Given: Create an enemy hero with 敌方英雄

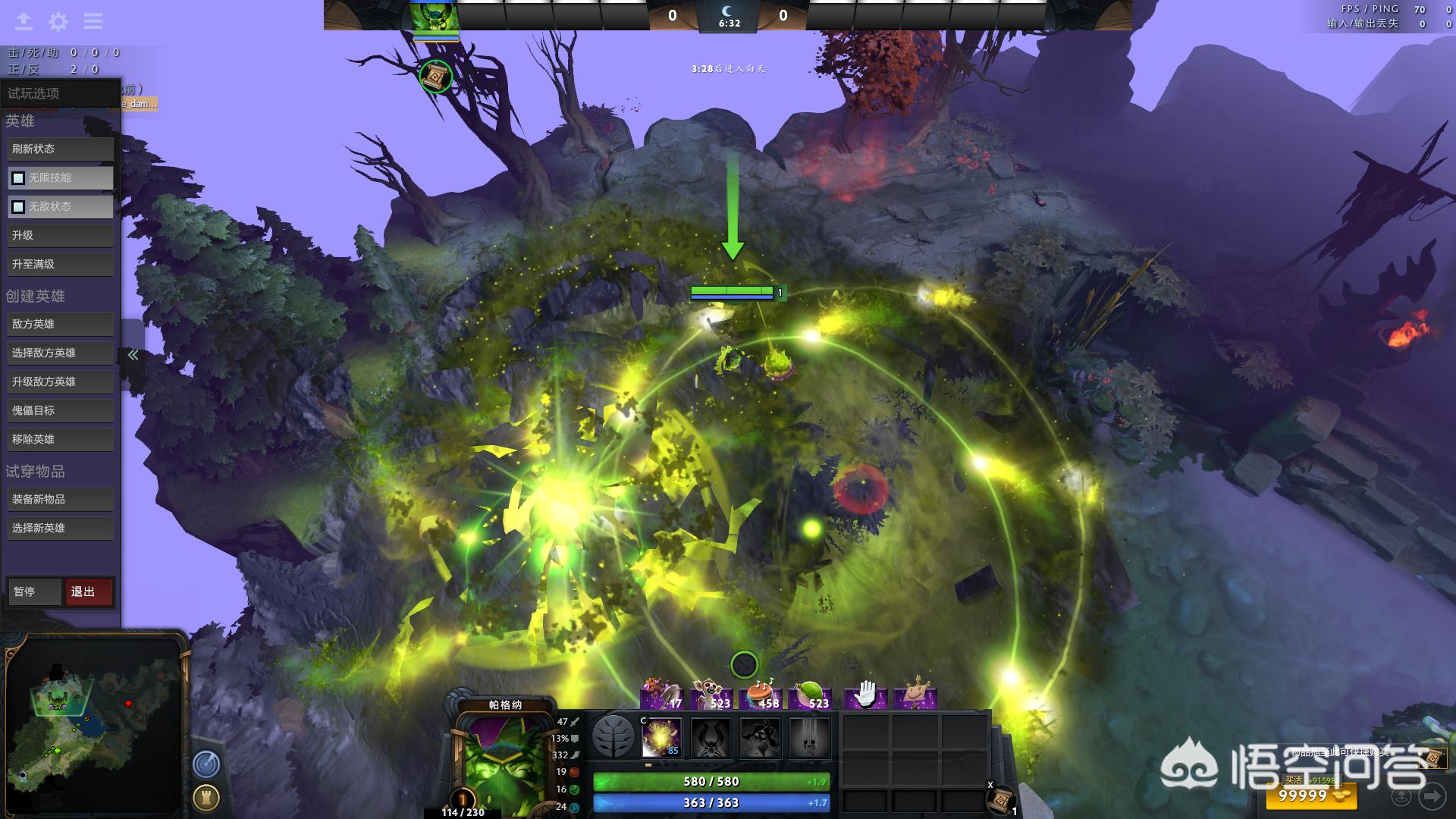Looking at the screenshot, I should click(60, 325).
